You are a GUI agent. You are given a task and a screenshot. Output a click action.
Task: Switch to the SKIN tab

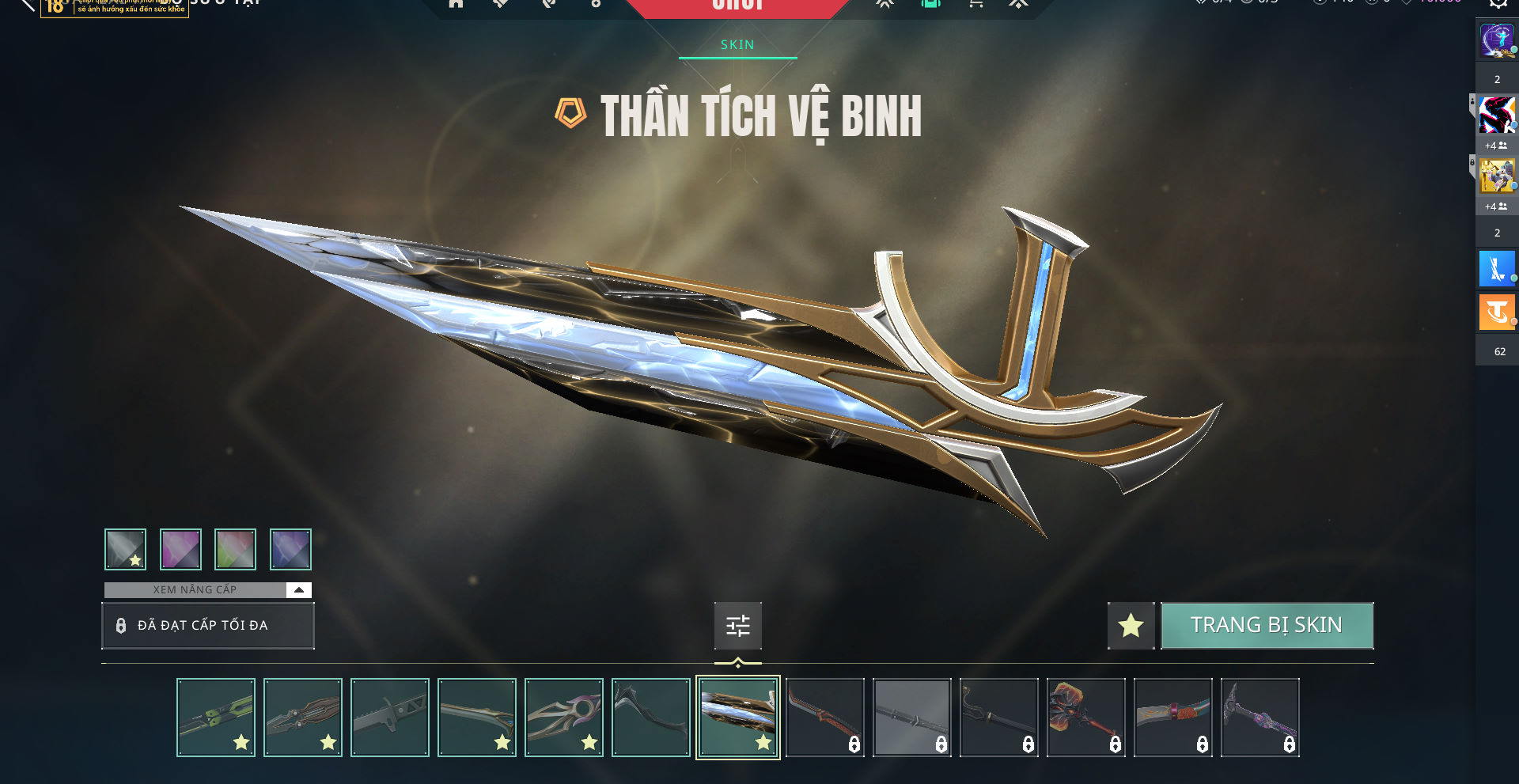[737, 45]
